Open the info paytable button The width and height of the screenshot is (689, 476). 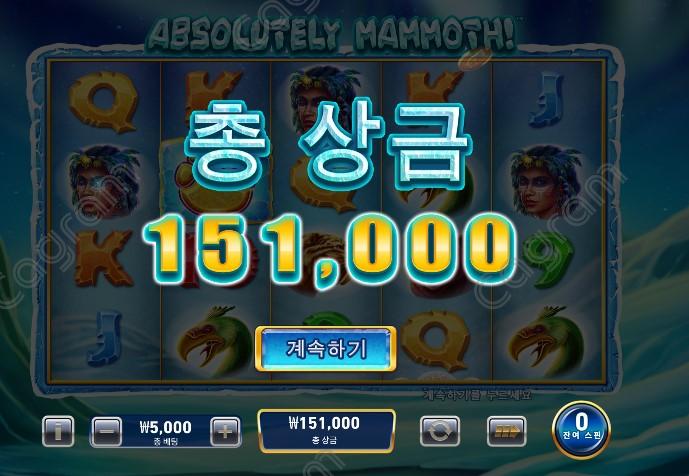58,431
